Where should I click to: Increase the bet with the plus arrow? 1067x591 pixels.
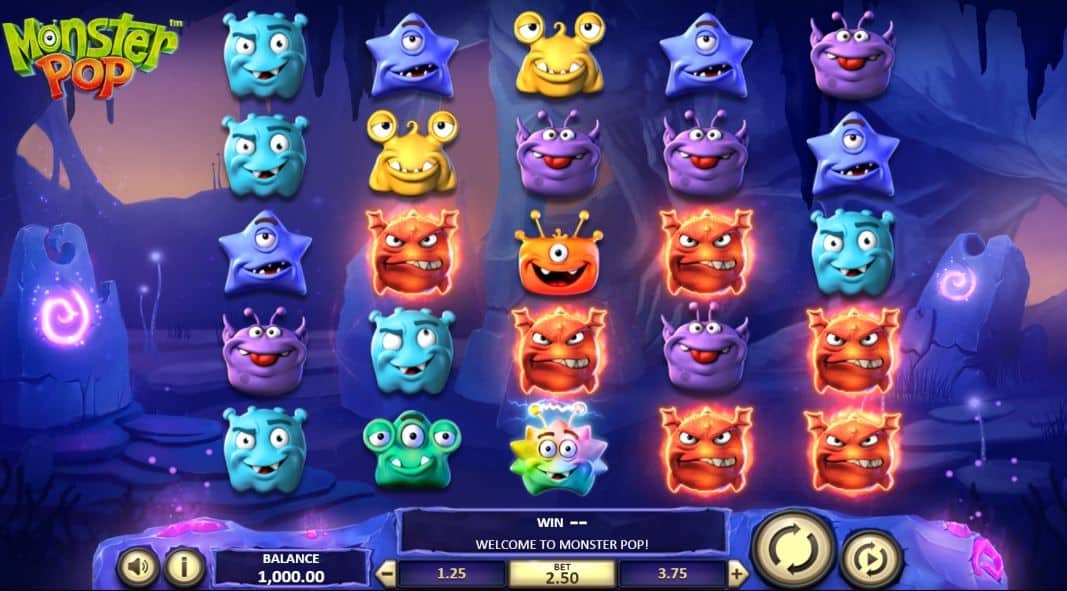coord(737,574)
